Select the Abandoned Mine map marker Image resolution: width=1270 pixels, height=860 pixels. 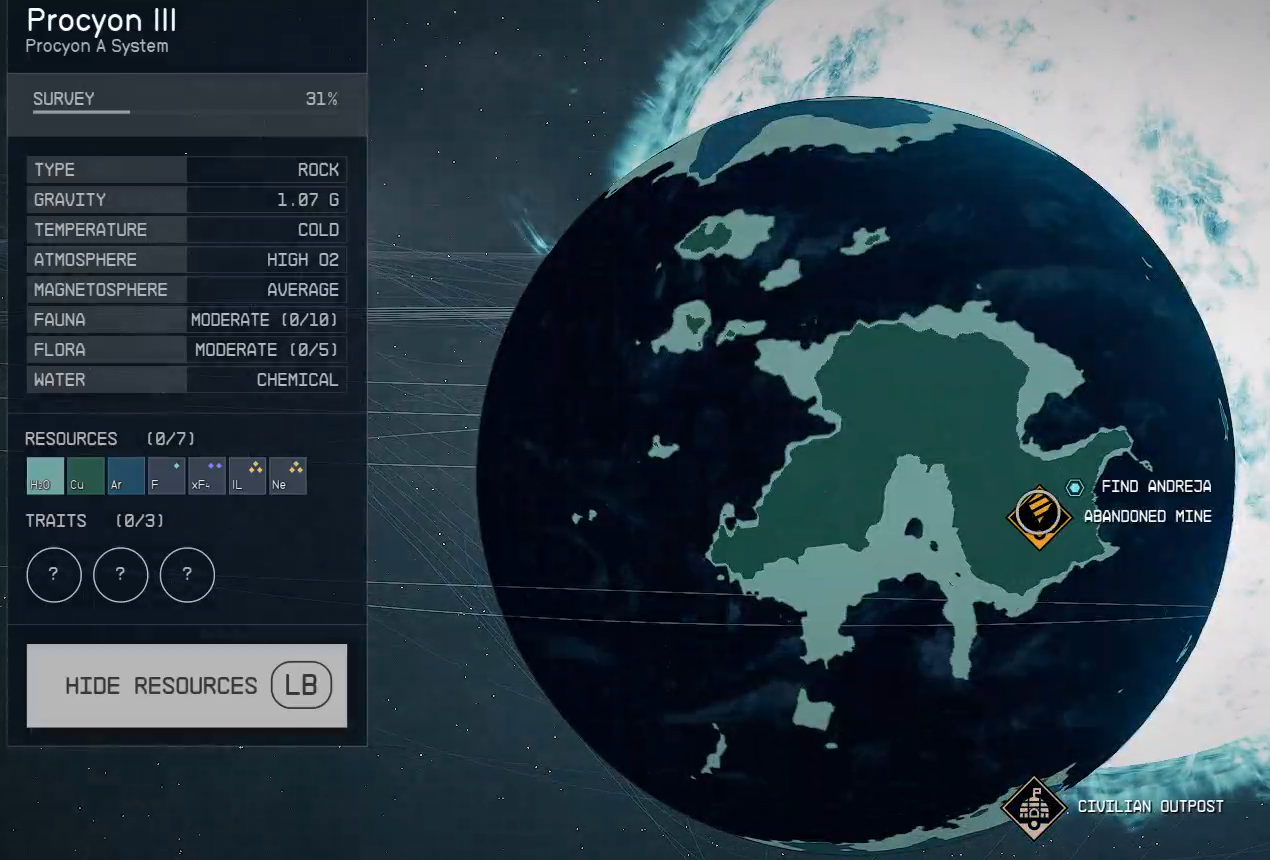pyautogui.click(x=1039, y=516)
